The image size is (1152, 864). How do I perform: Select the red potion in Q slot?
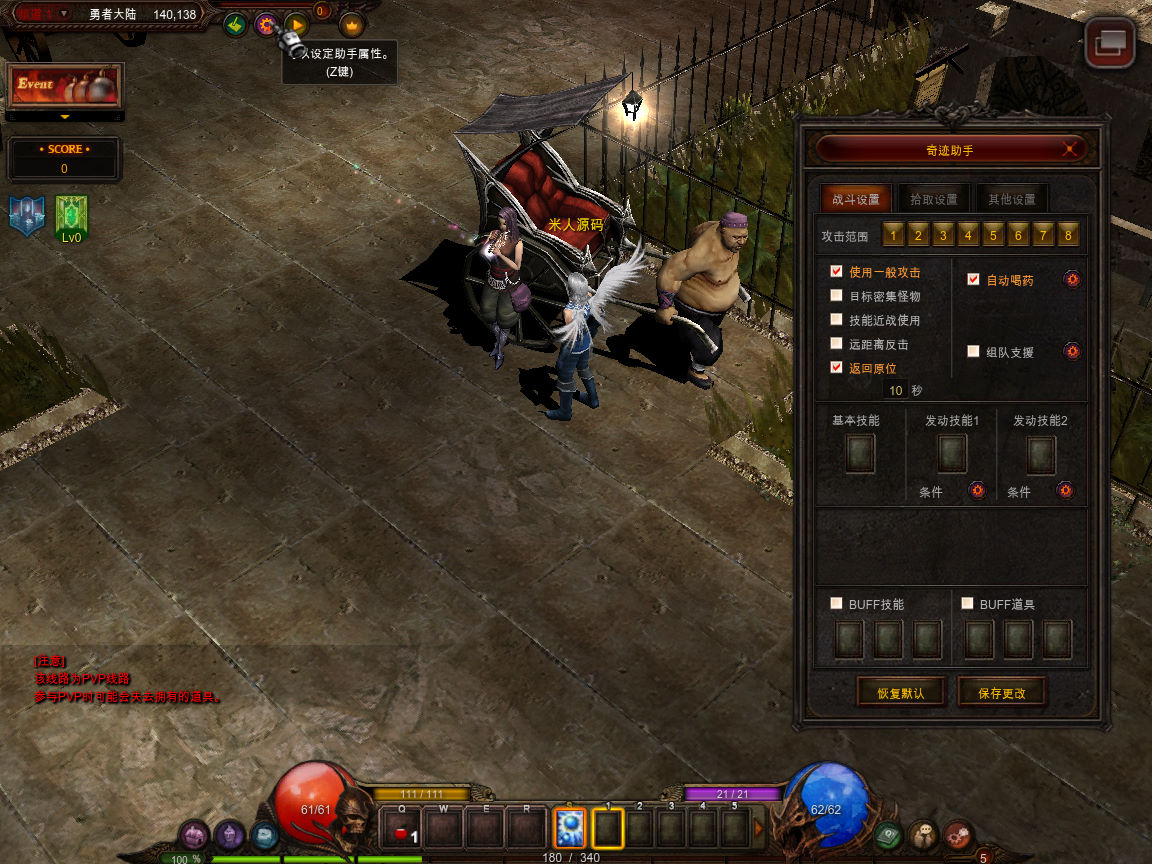(x=402, y=829)
